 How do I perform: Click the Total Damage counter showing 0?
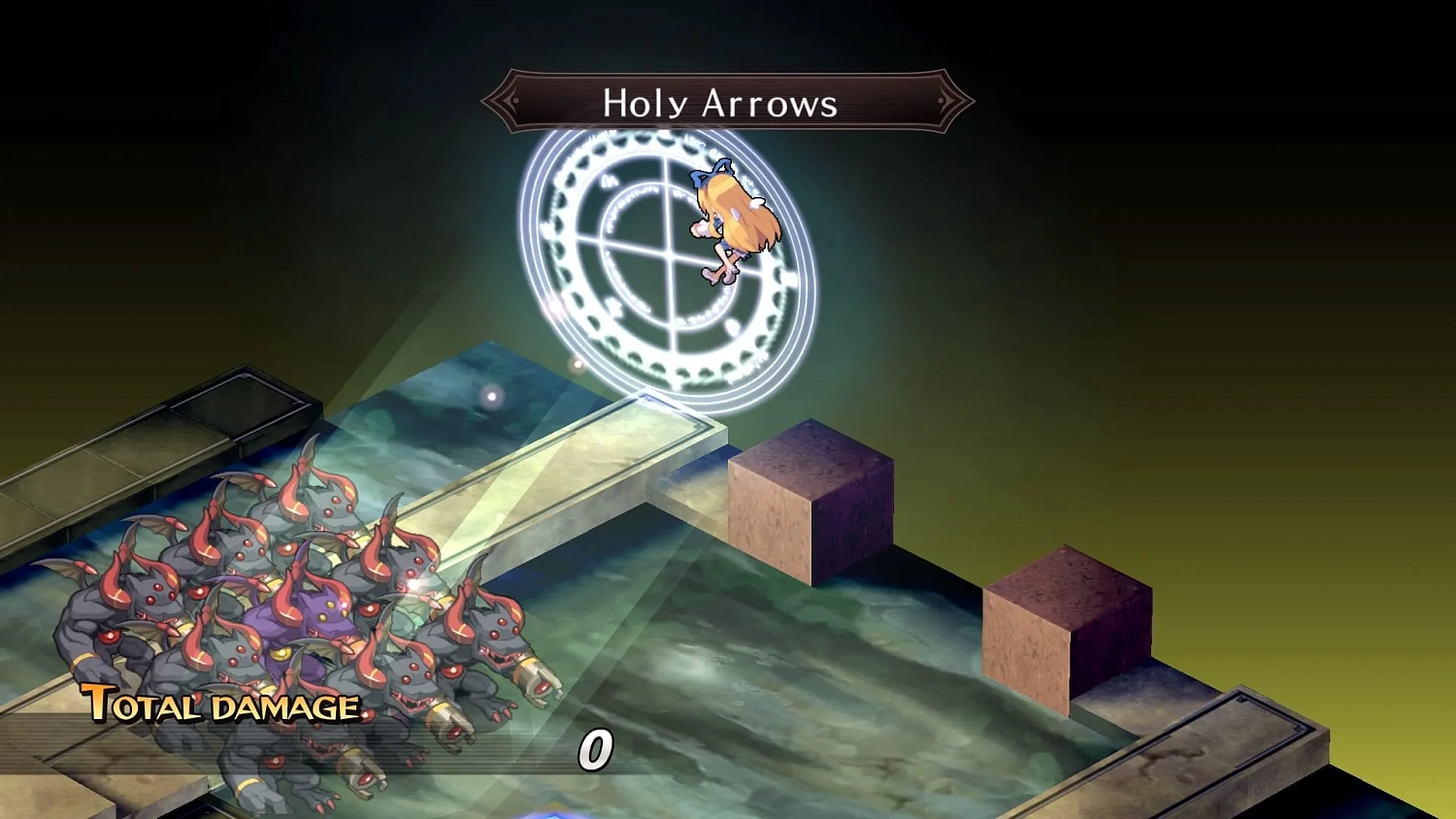595,749
